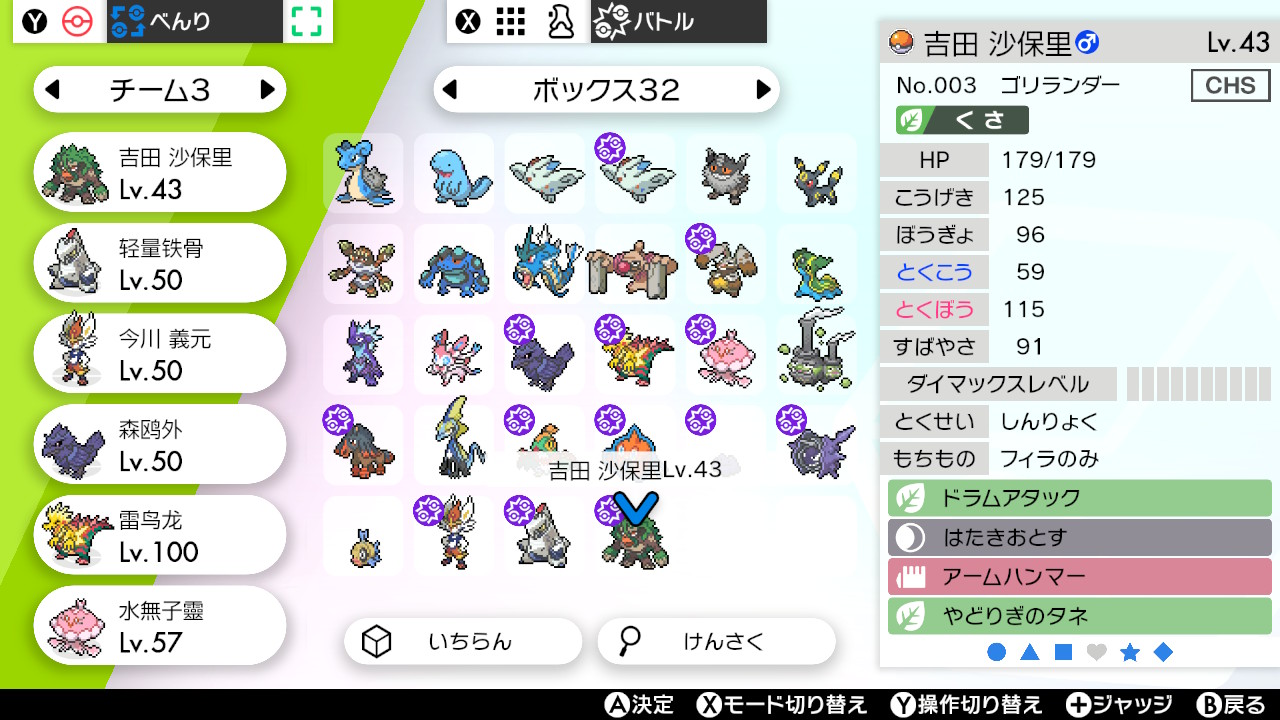Click the CHS language tag
Screen dimensions: 1280x720
[x=1230, y=85]
